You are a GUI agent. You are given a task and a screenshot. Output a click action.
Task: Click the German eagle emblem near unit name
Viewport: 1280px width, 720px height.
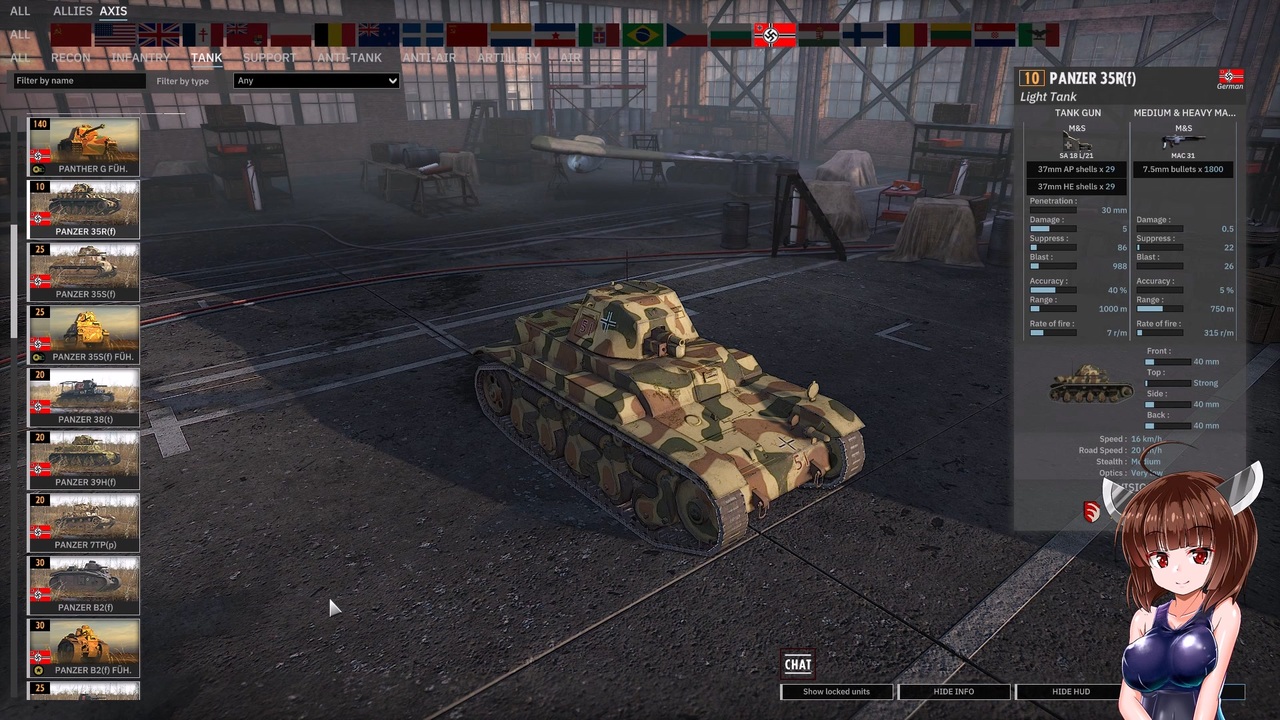1229,77
